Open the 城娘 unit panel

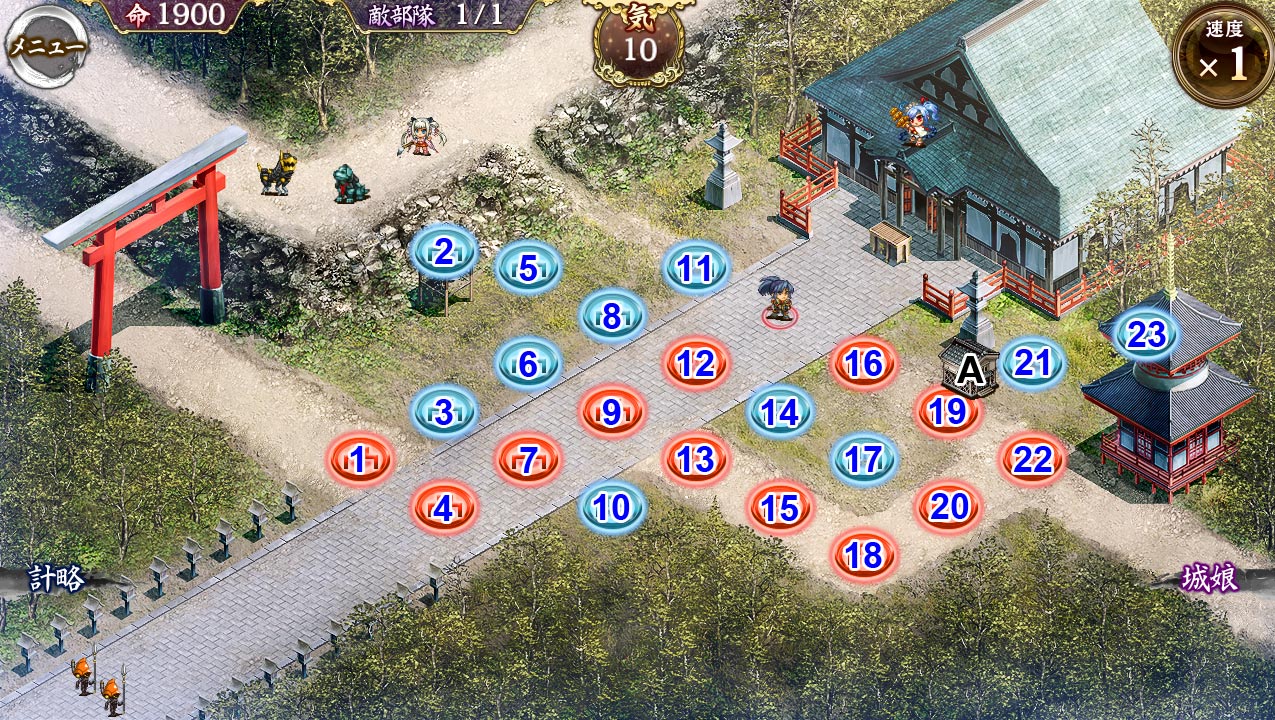point(1210,579)
